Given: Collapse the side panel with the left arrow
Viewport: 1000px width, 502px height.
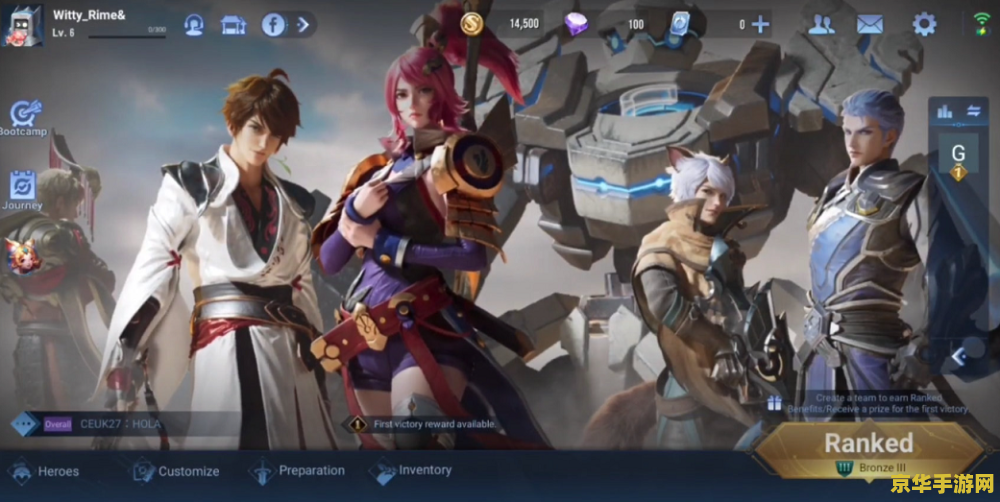Looking at the screenshot, I should click(957, 355).
